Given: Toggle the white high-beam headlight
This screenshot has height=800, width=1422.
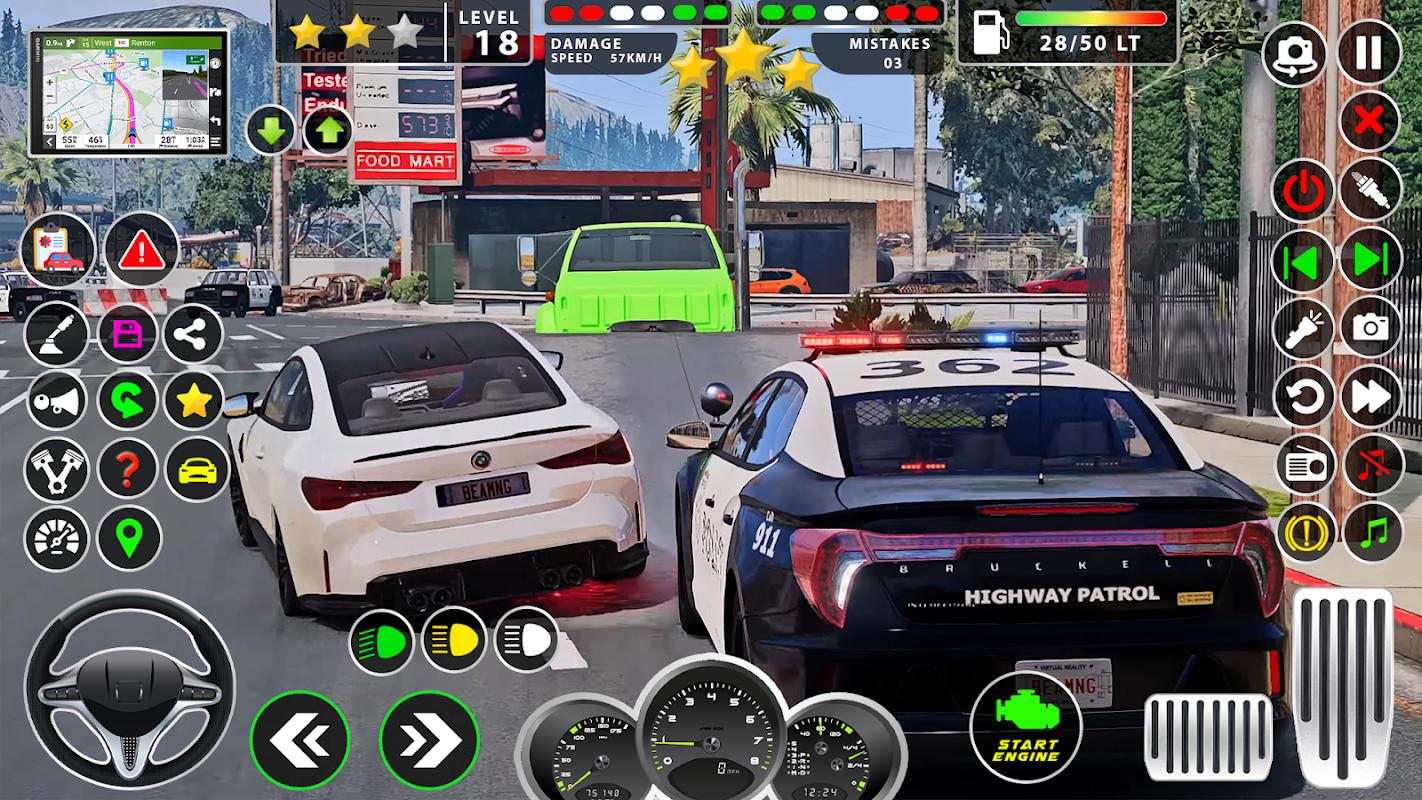Looking at the screenshot, I should point(527,640).
